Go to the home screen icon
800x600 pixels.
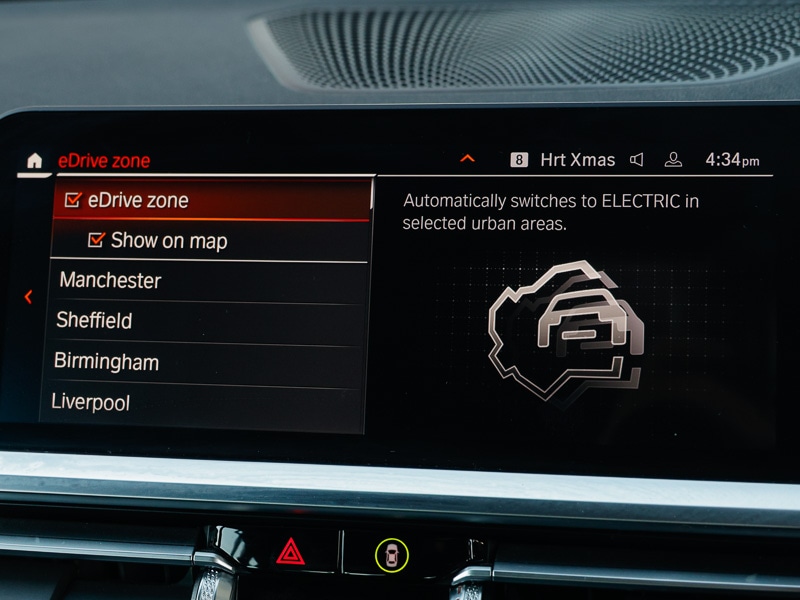tap(35, 160)
